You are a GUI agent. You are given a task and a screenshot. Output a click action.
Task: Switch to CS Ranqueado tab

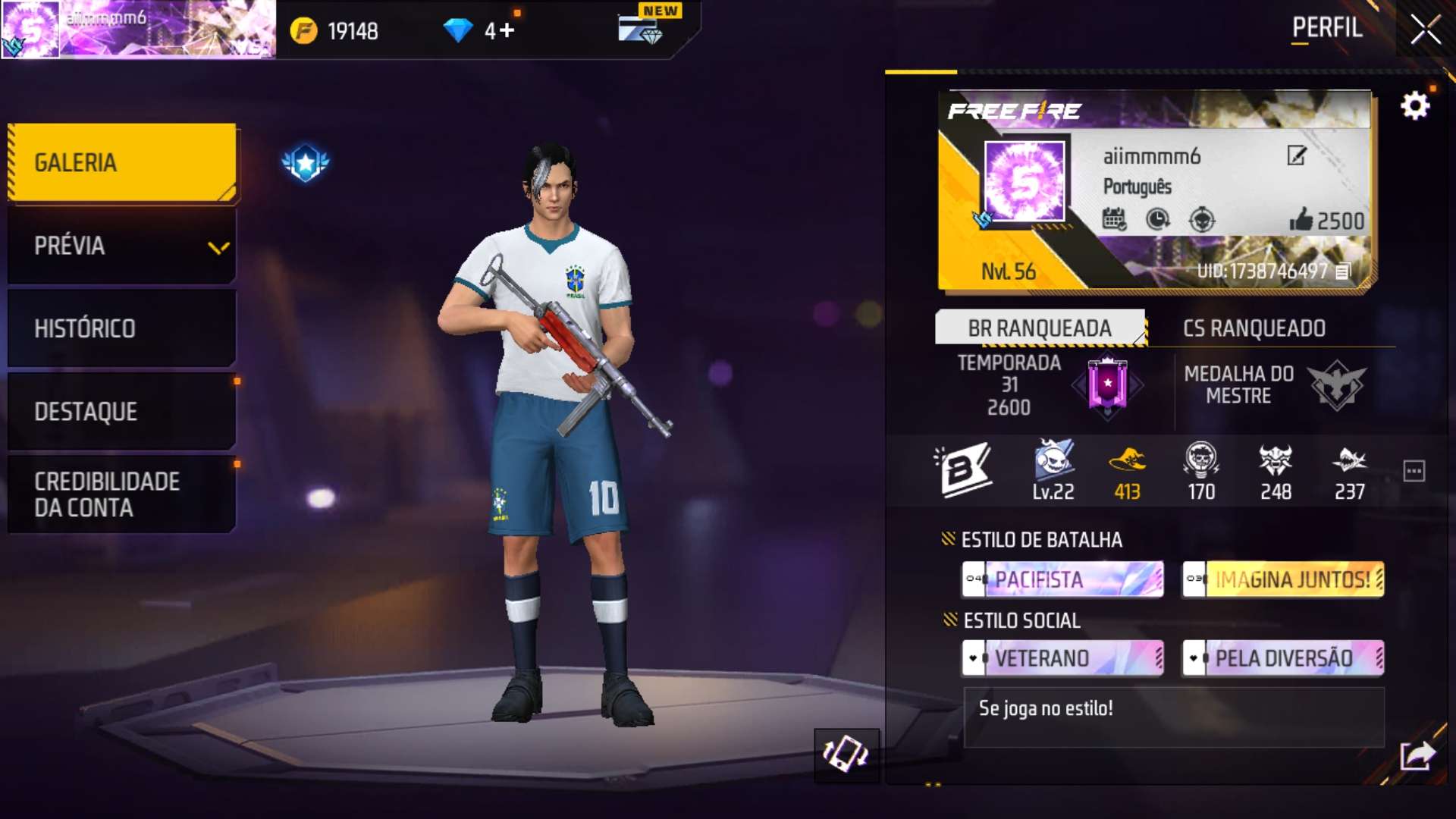[x=1254, y=328]
